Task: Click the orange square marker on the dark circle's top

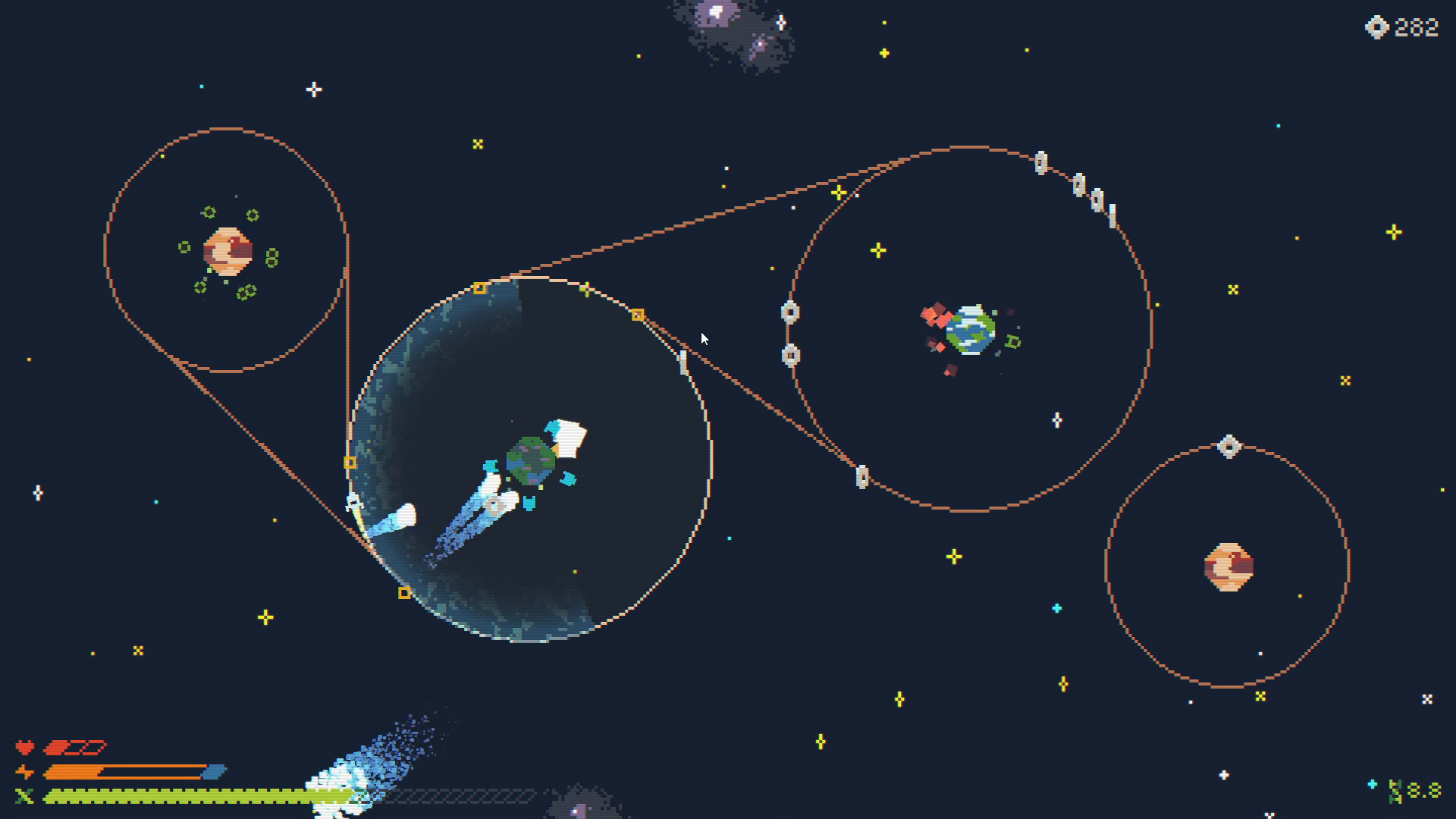Action: (x=480, y=287)
